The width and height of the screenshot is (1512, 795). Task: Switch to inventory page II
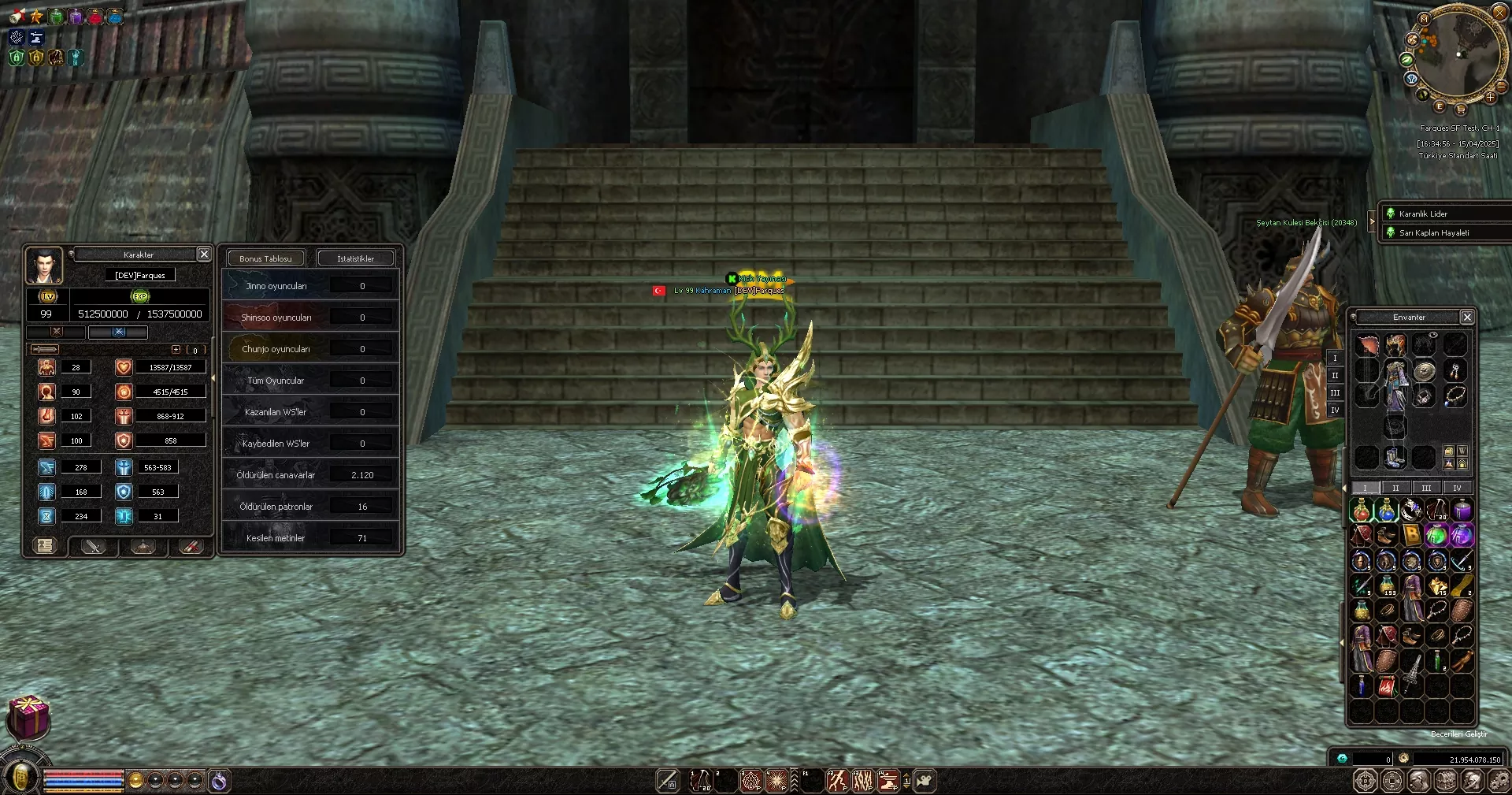pos(1395,488)
